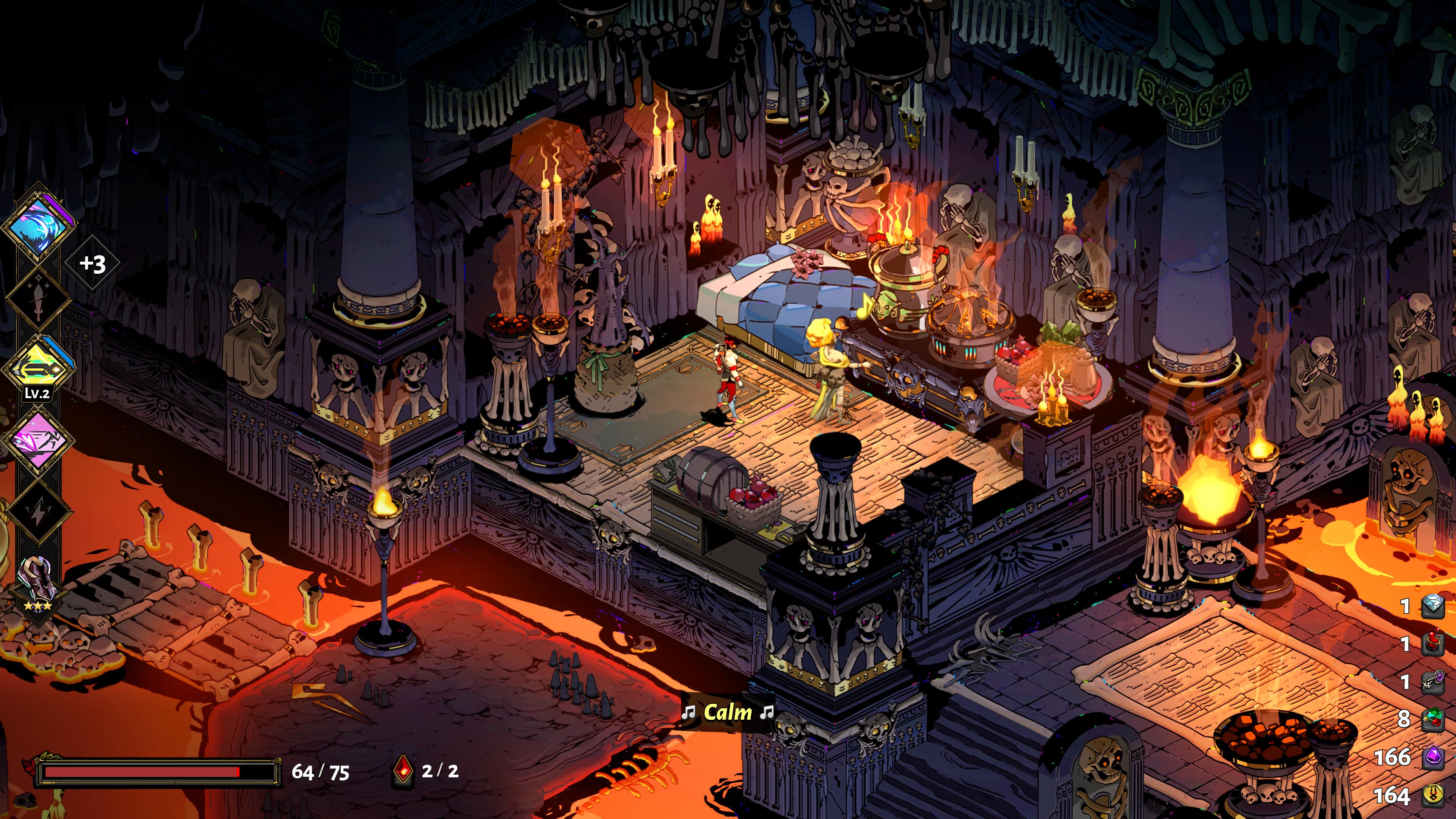This screenshot has height=819, width=1456.
Task: Click the green and red gemstones icon
Action: point(1433,719)
